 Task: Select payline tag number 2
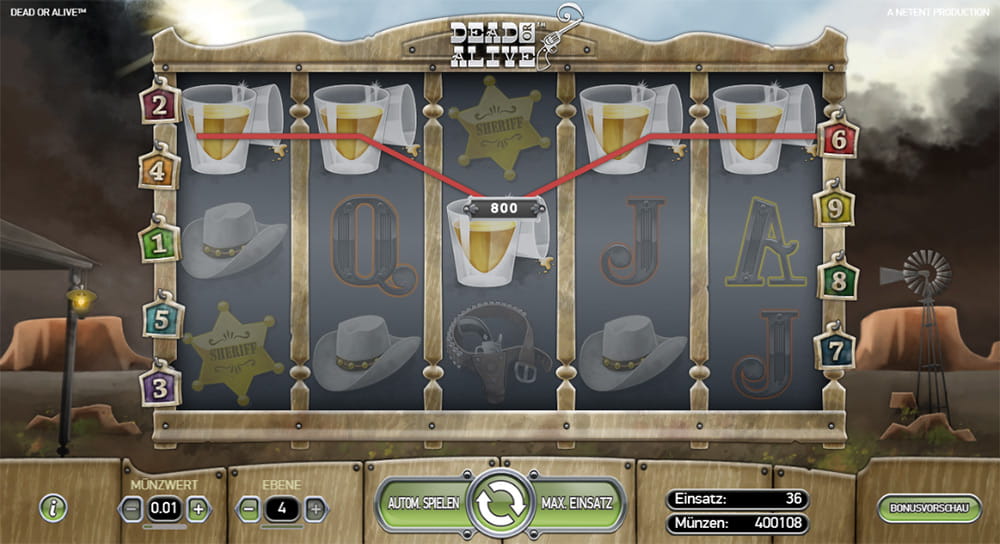160,103
